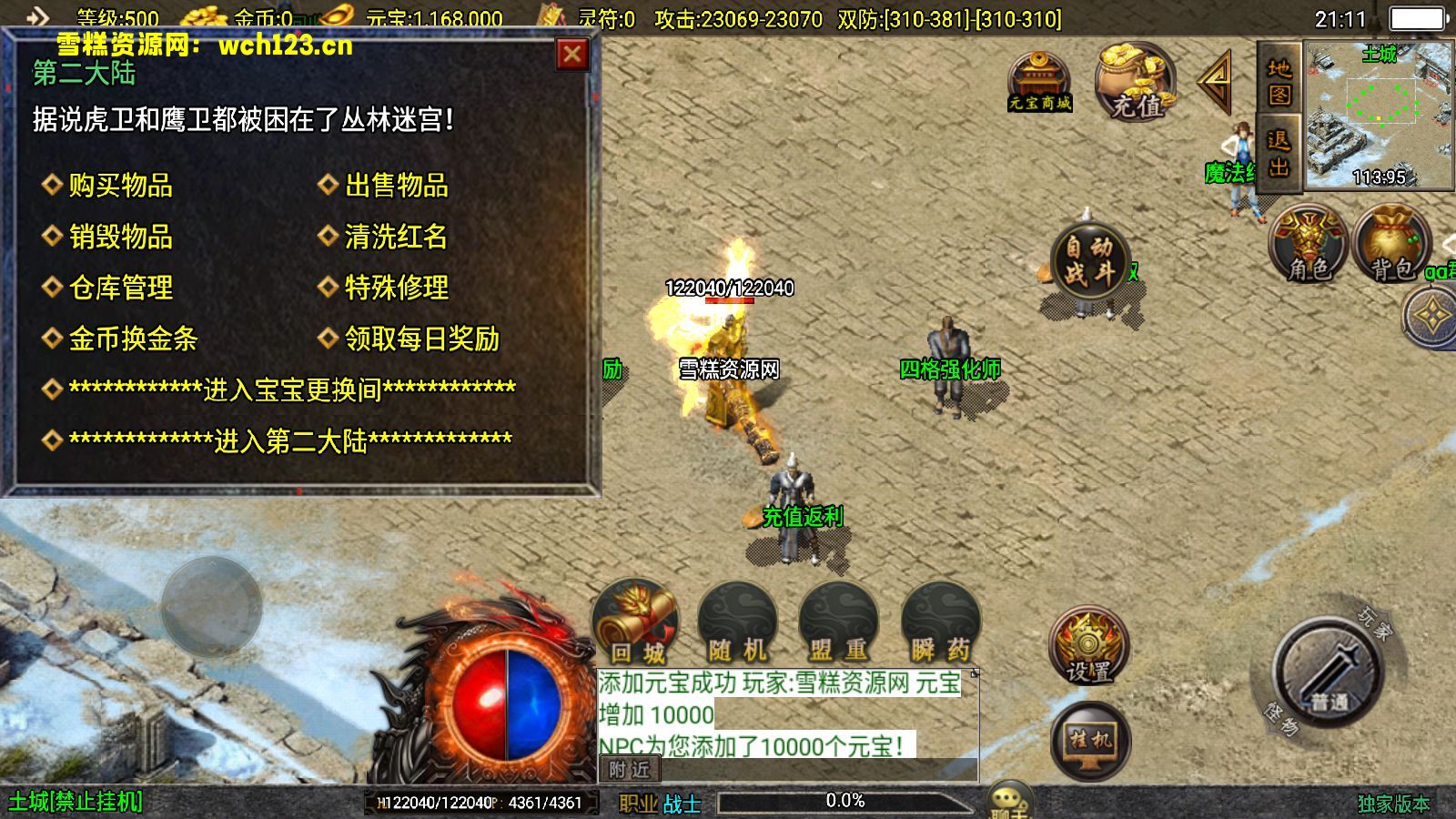This screenshot has width=1456, height=819.
Task: Click the 0.0% experience progress bar
Action: tap(844, 800)
